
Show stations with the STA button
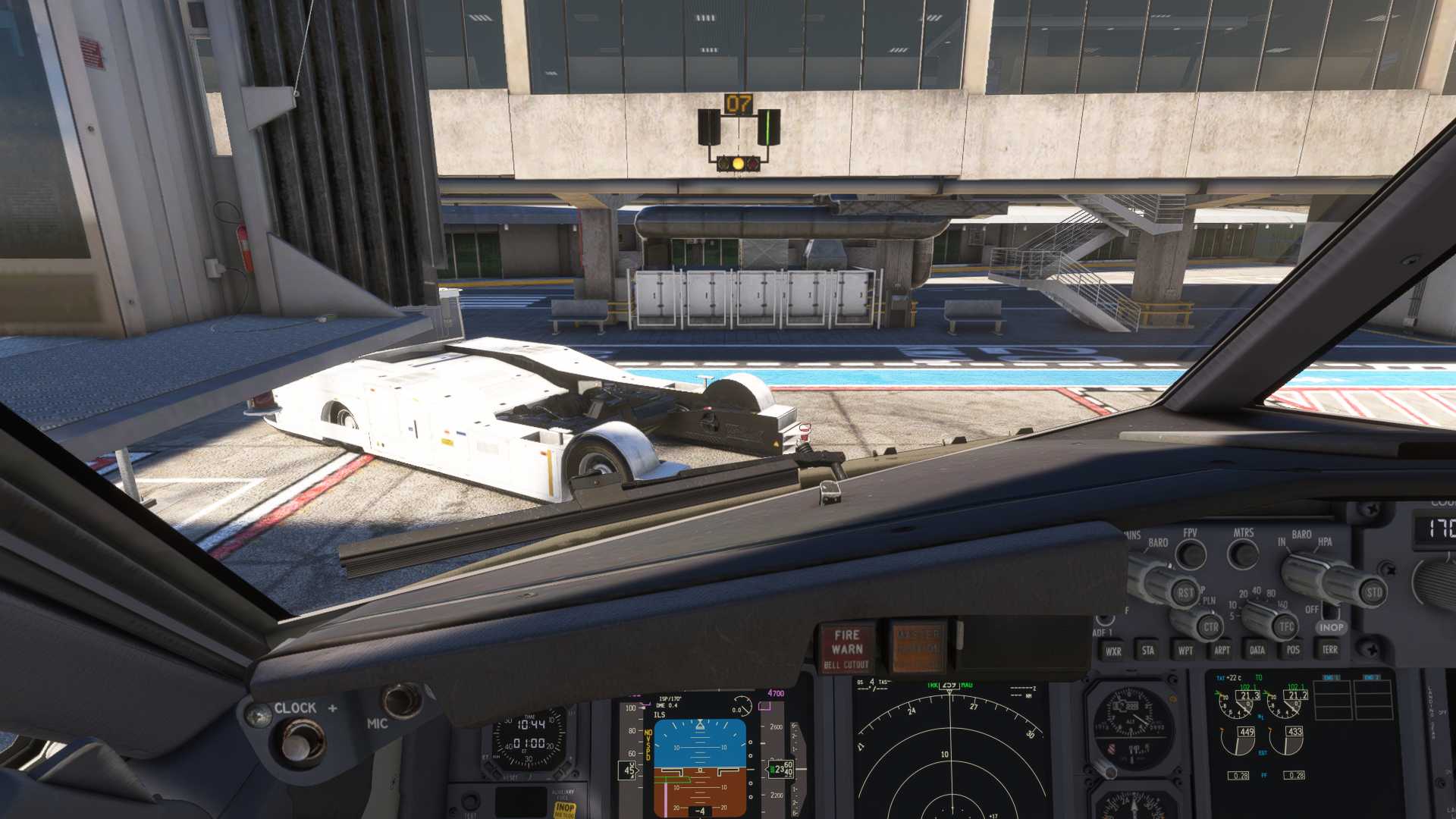tap(1148, 650)
